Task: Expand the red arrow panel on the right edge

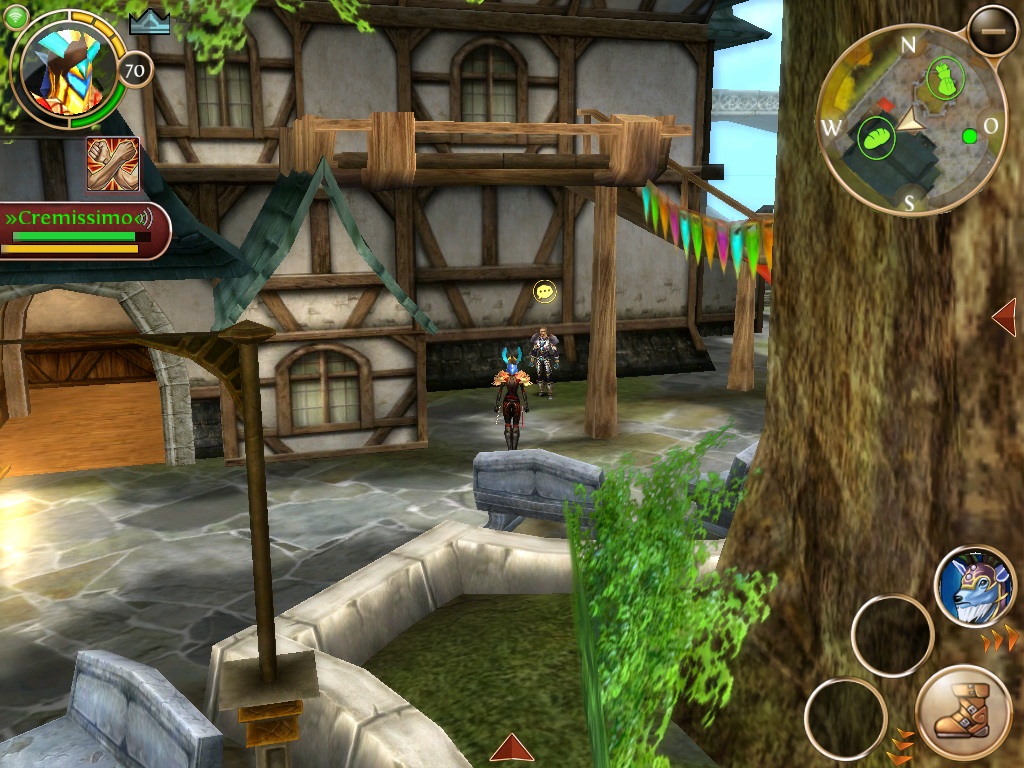Action: (1004, 318)
